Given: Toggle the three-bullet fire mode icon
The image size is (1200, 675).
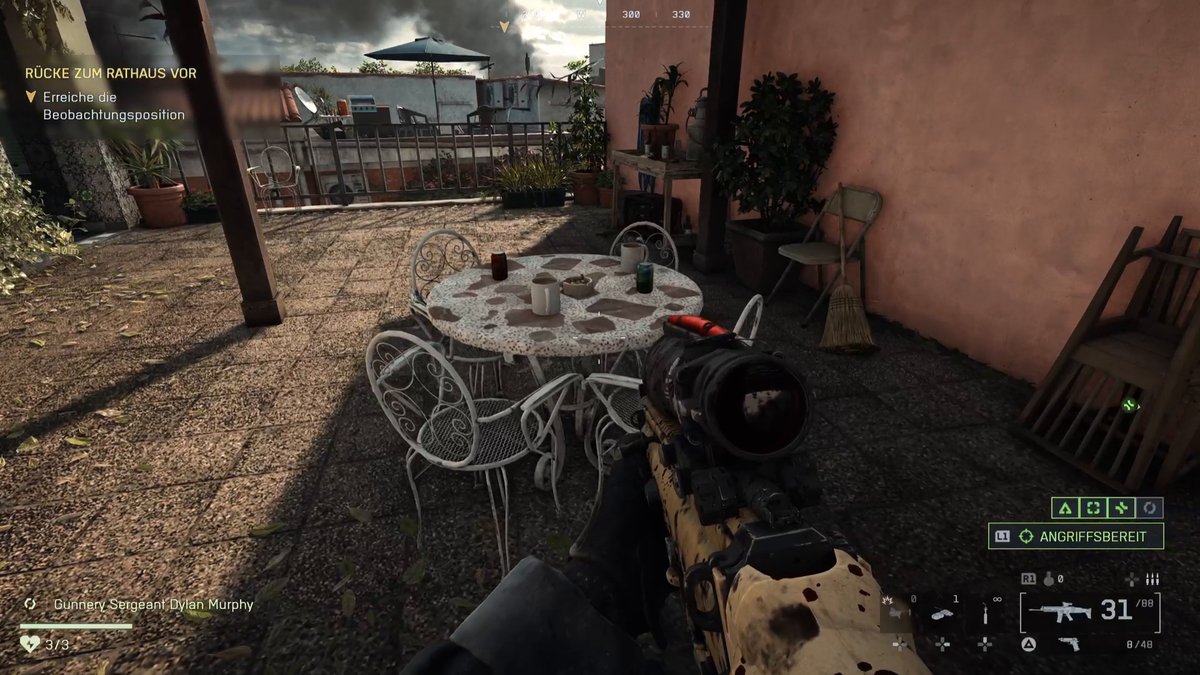Looking at the screenshot, I should tap(1152, 579).
